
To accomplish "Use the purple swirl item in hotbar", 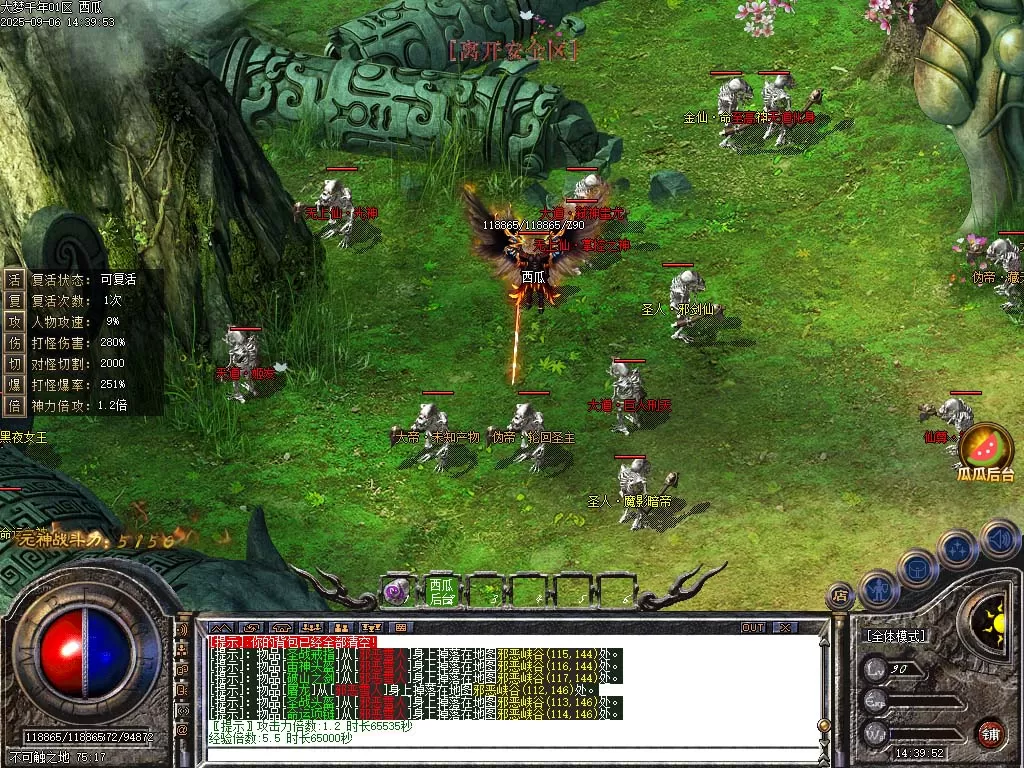I will [398, 591].
